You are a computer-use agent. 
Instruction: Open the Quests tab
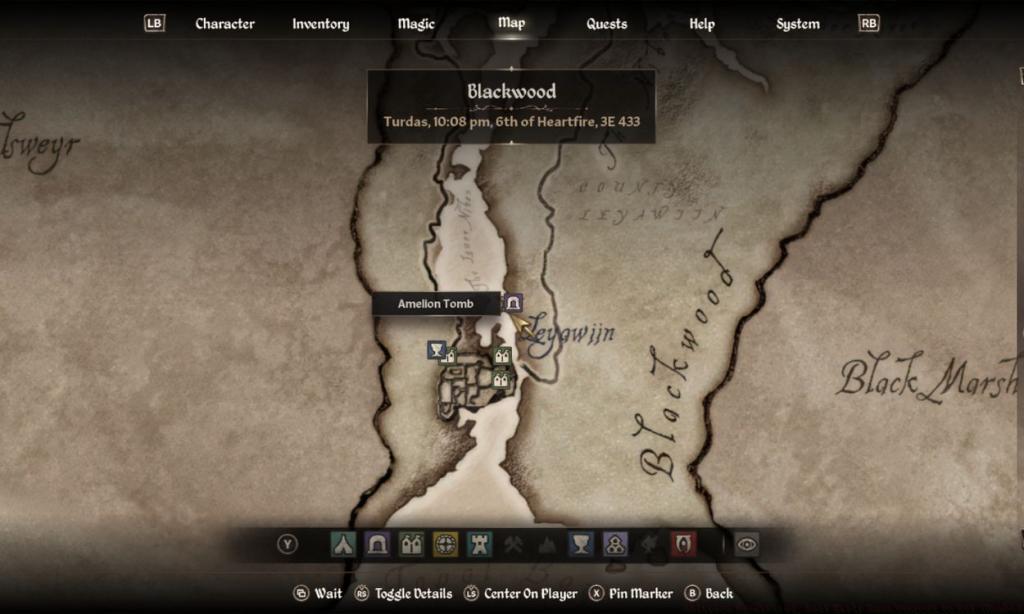click(x=606, y=23)
